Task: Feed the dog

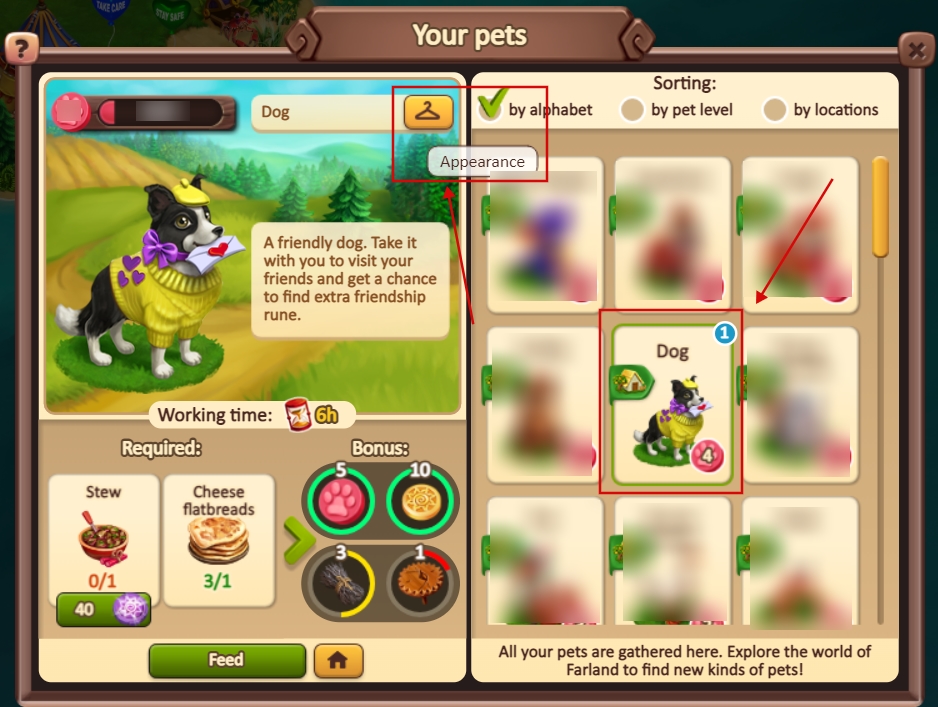Action: [226, 660]
